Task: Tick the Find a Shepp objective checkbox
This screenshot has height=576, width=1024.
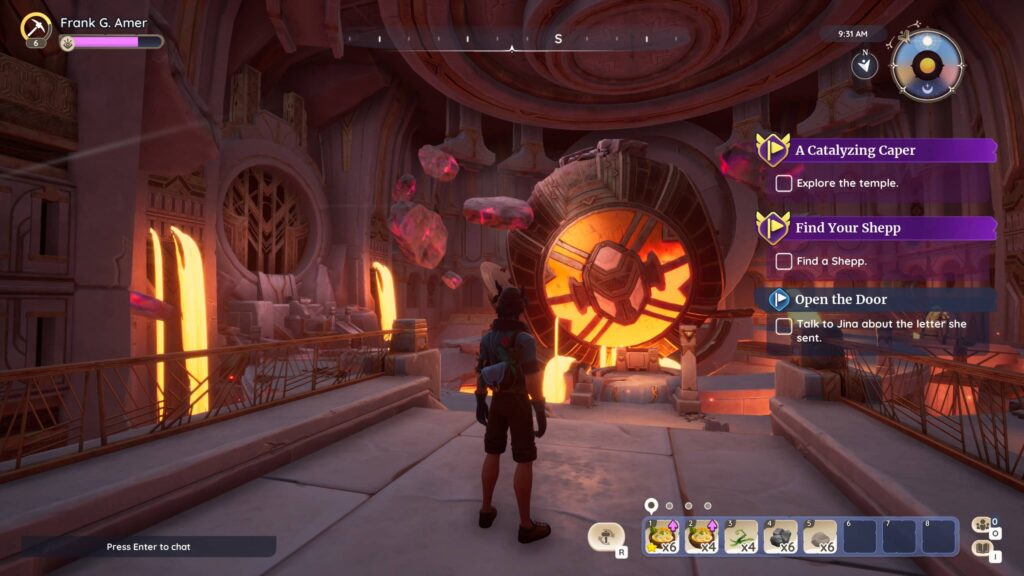Action: tap(784, 261)
